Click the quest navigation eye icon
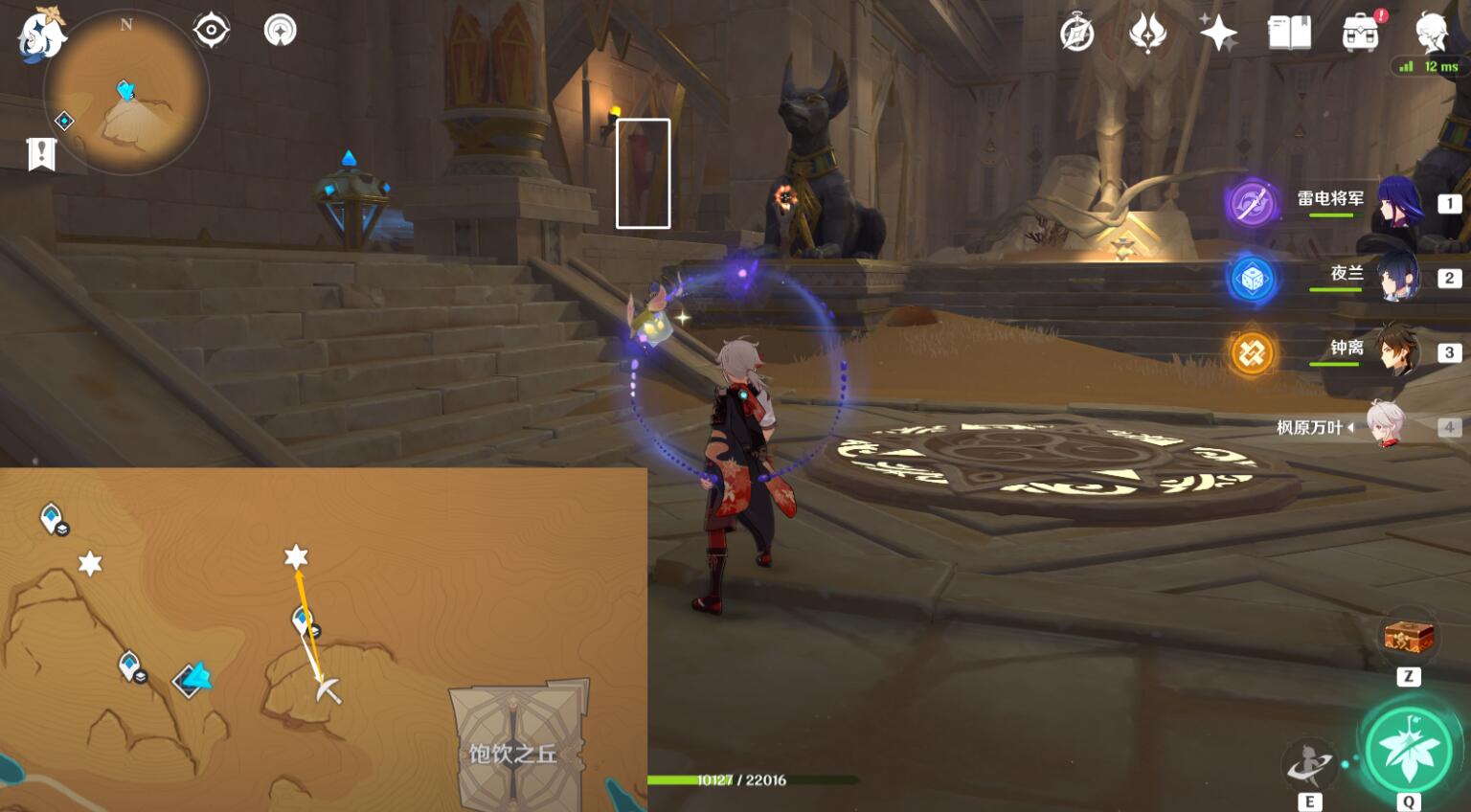1471x812 pixels. pos(211,31)
